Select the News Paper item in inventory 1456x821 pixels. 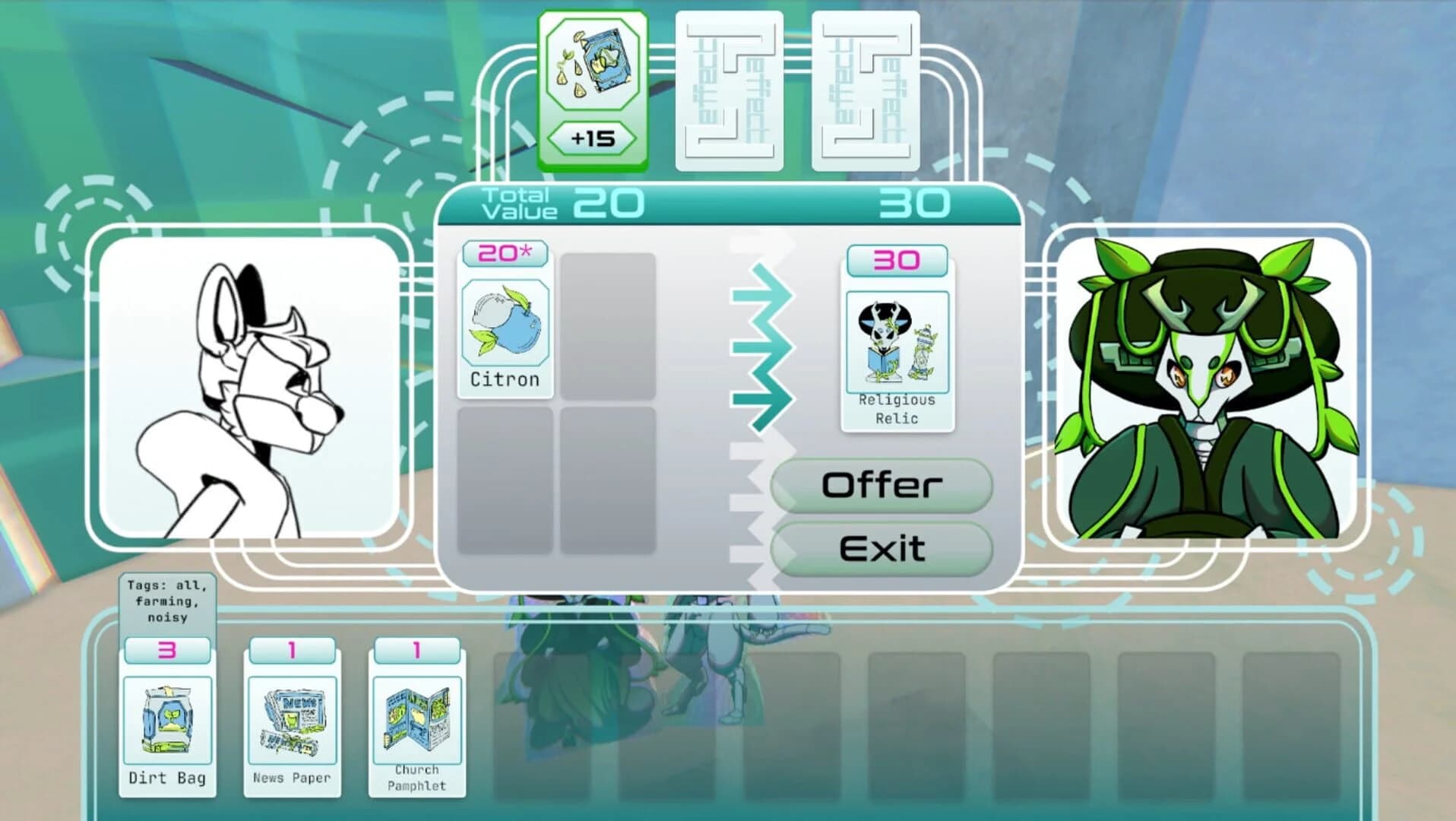(x=293, y=718)
